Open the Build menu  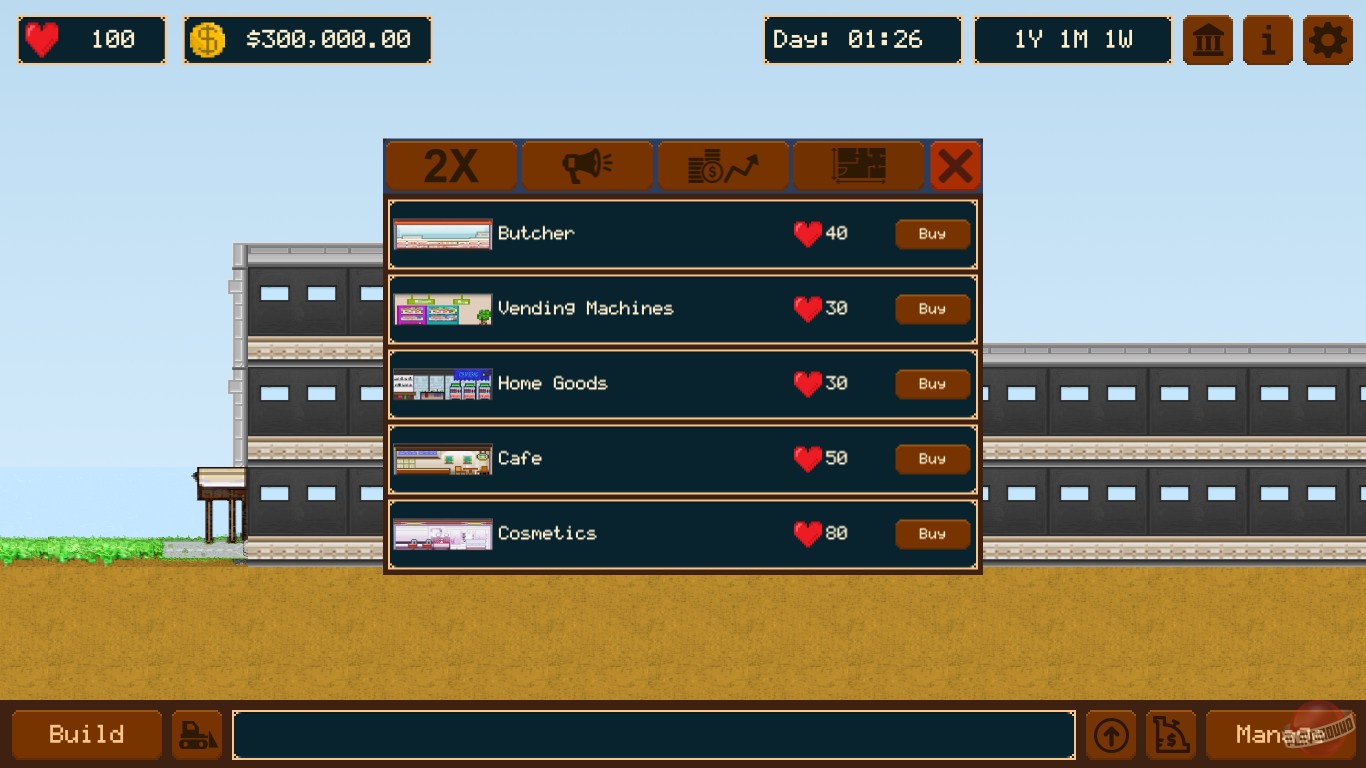pyautogui.click(x=86, y=734)
